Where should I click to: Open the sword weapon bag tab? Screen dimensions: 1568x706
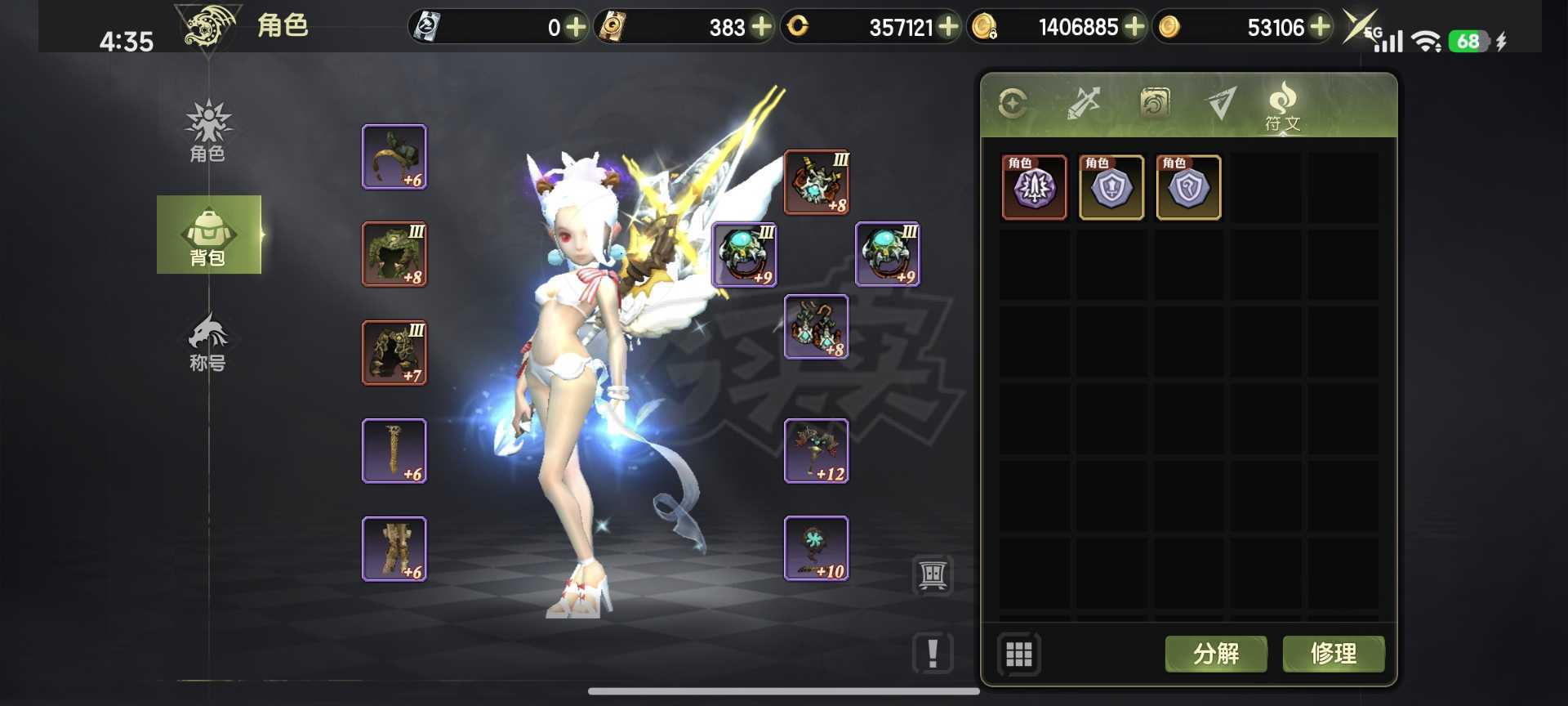tap(1084, 104)
